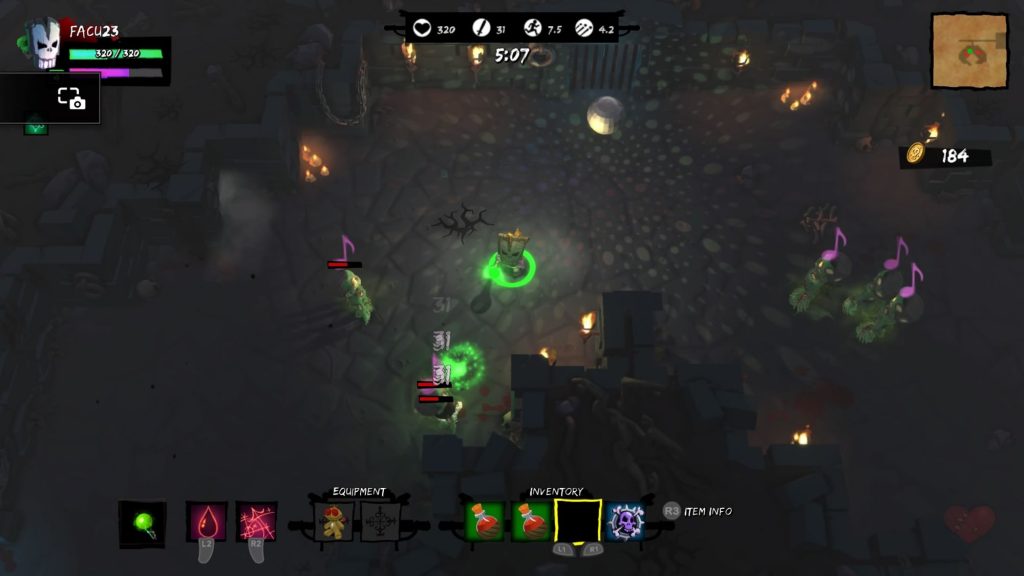Select the yellow-highlighted empty inventory slot

[x=578, y=522]
